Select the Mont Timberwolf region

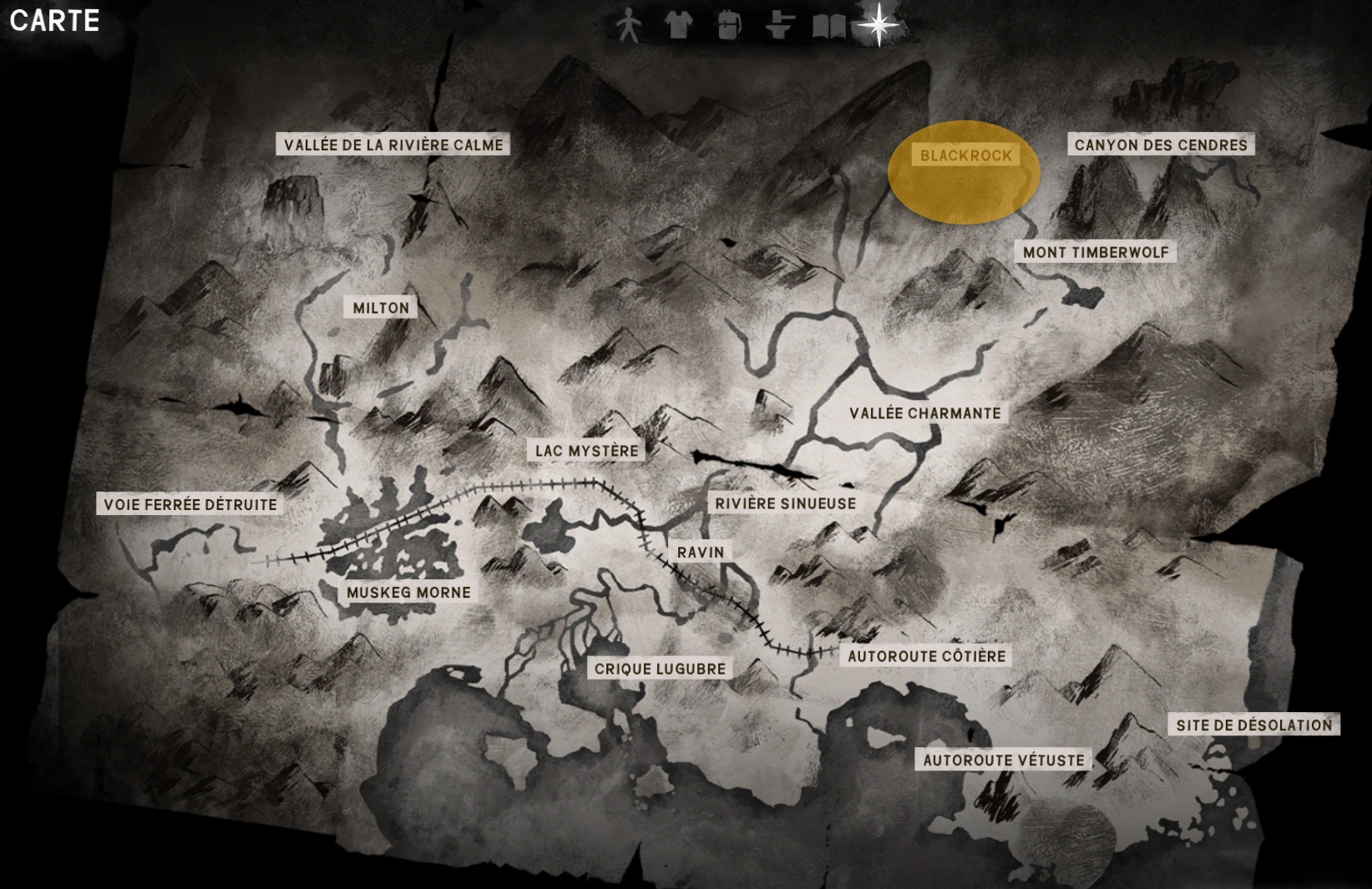click(1094, 250)
